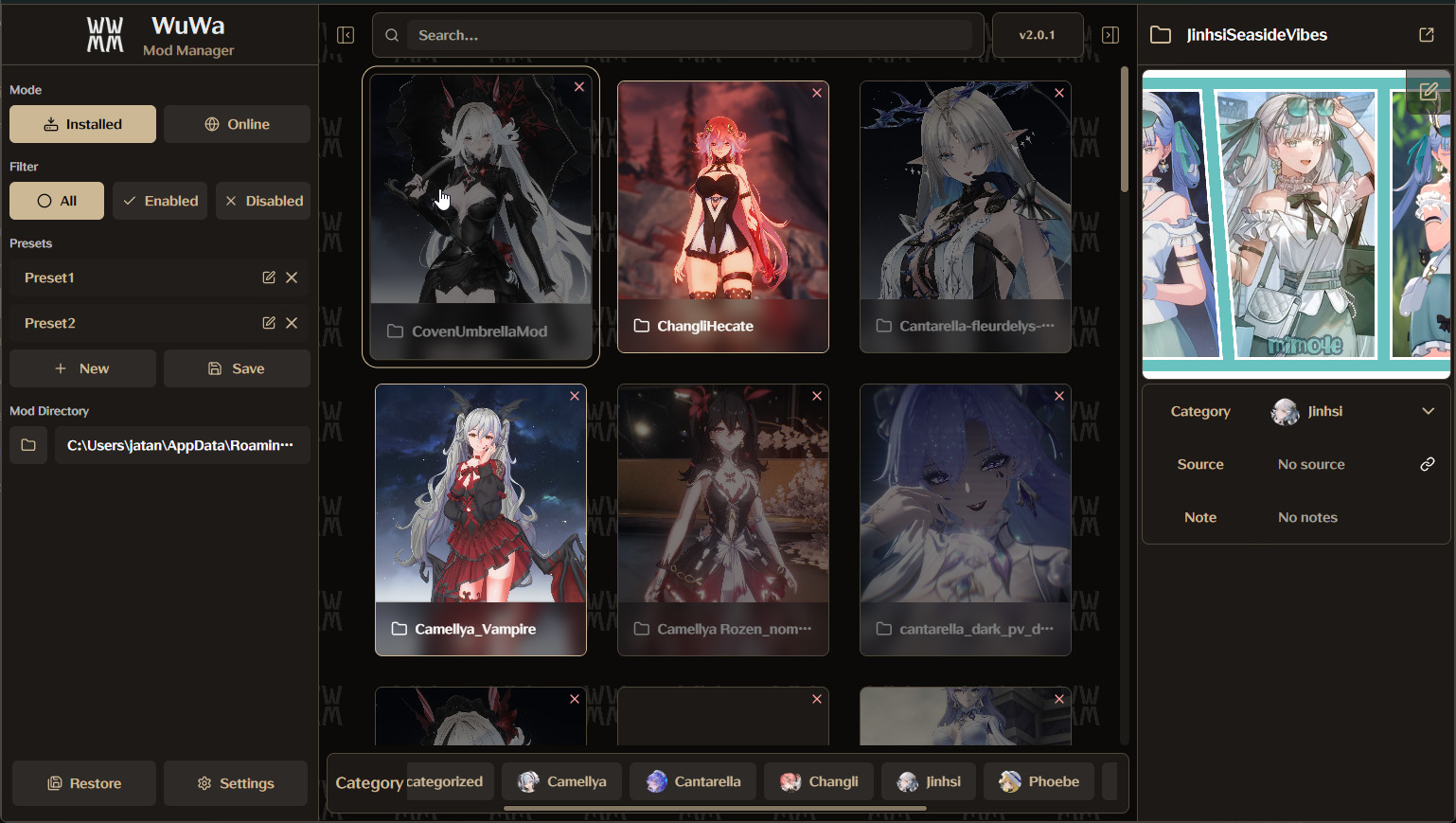This screenshot has height=823, width=1456.
Task: Open the Mod Directory folder icon
Action: (27, 444)
